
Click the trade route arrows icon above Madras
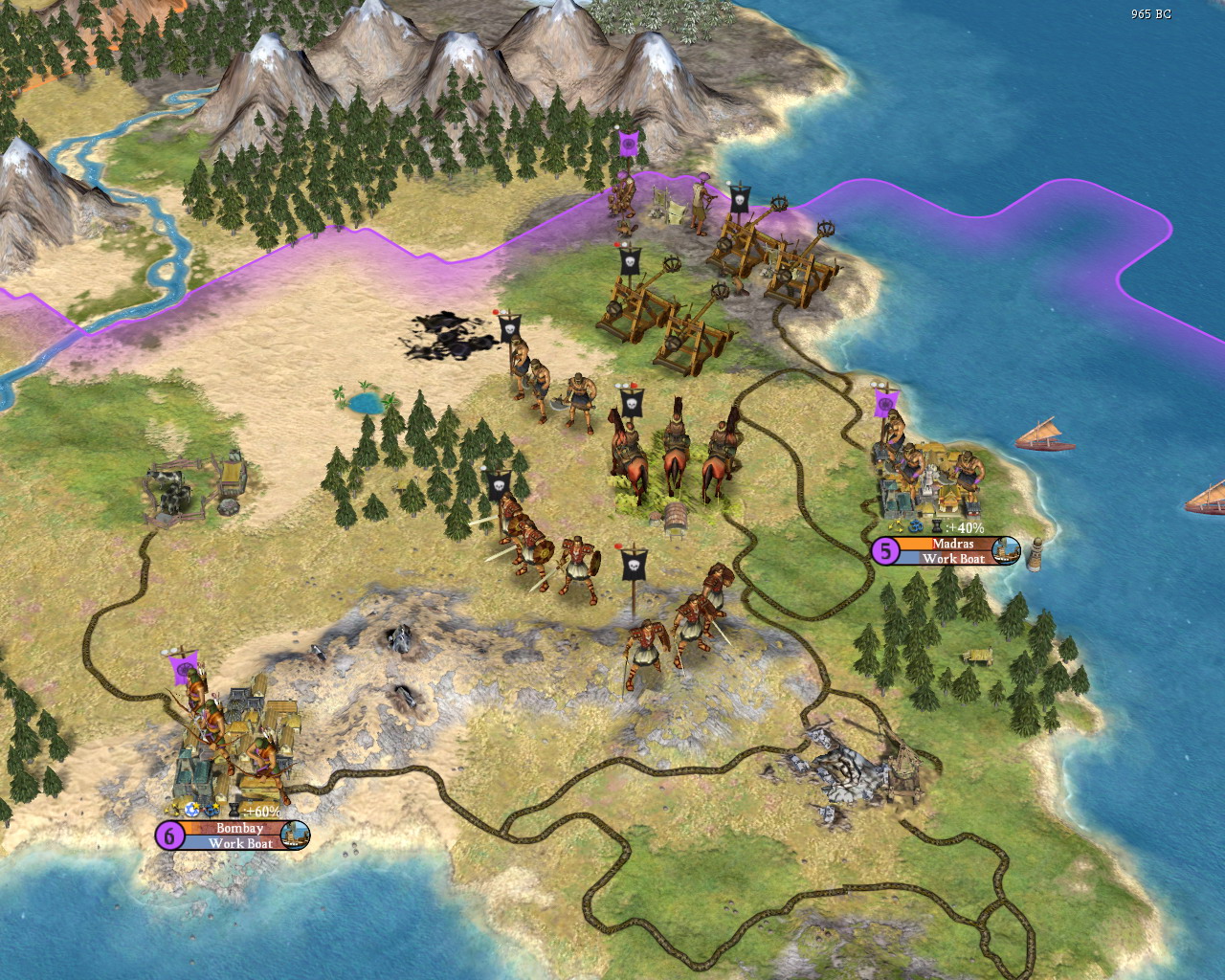pos(897,526)
